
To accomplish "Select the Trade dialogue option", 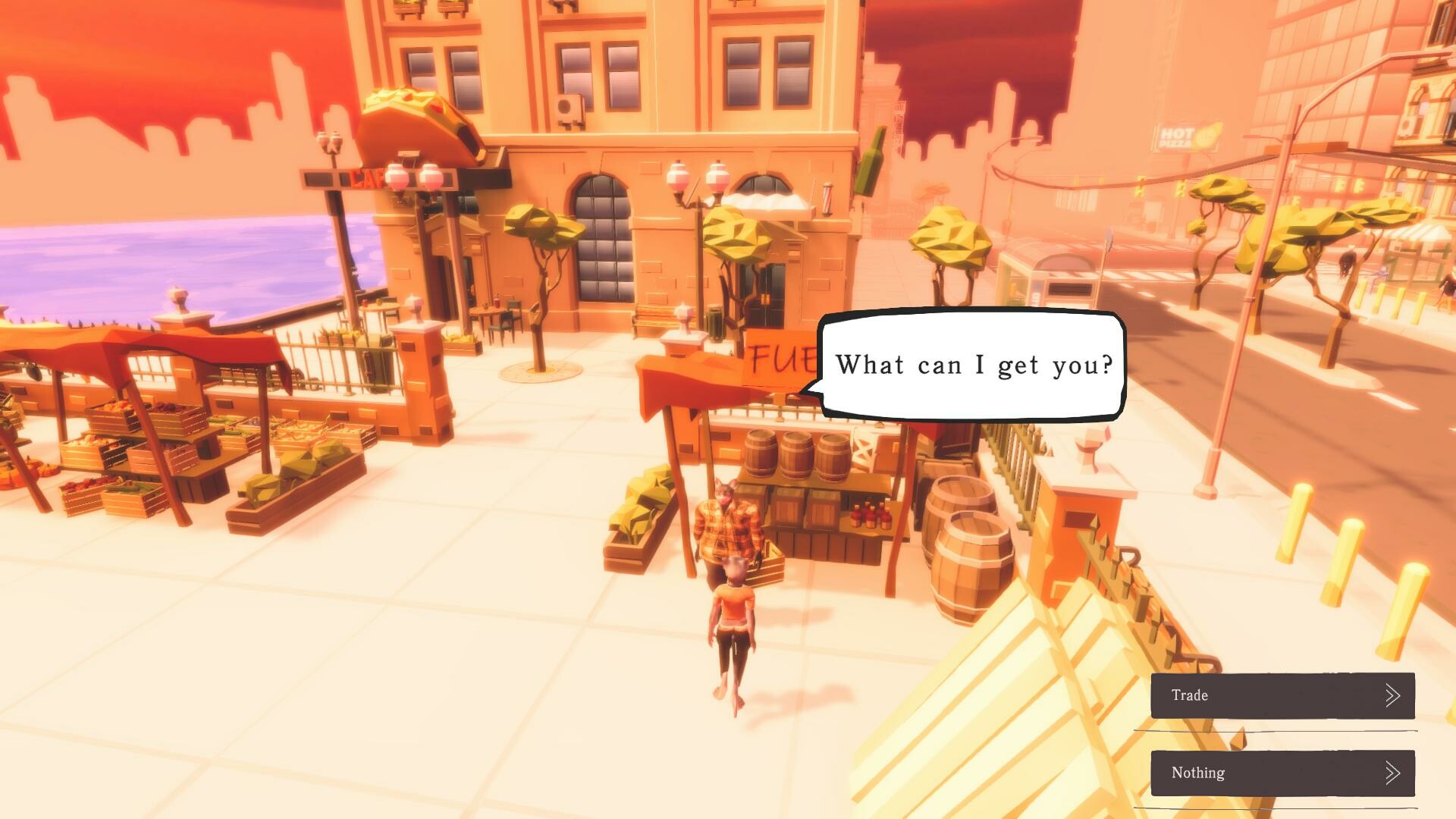I will tap(1282, 695).
